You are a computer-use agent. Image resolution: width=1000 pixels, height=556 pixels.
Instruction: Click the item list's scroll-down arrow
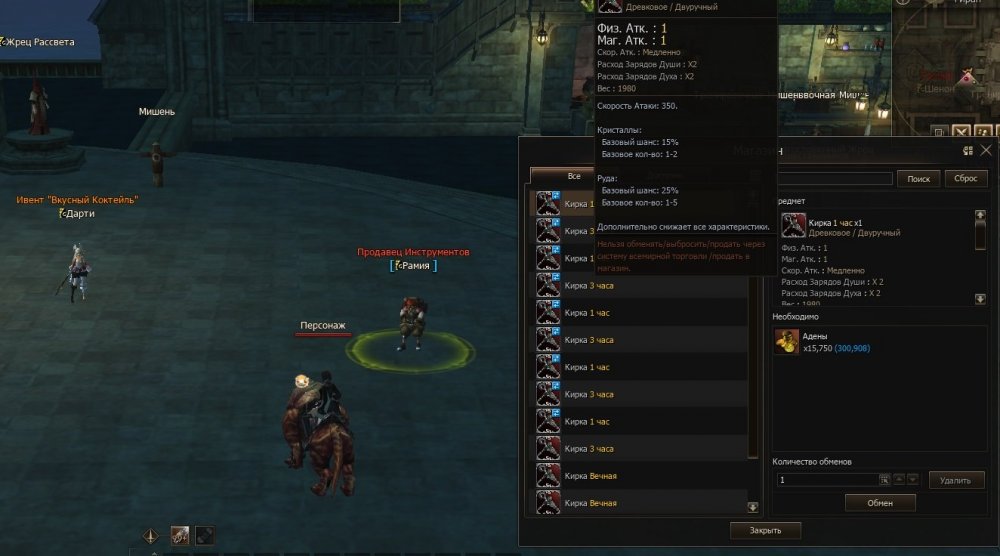point(753,507)
